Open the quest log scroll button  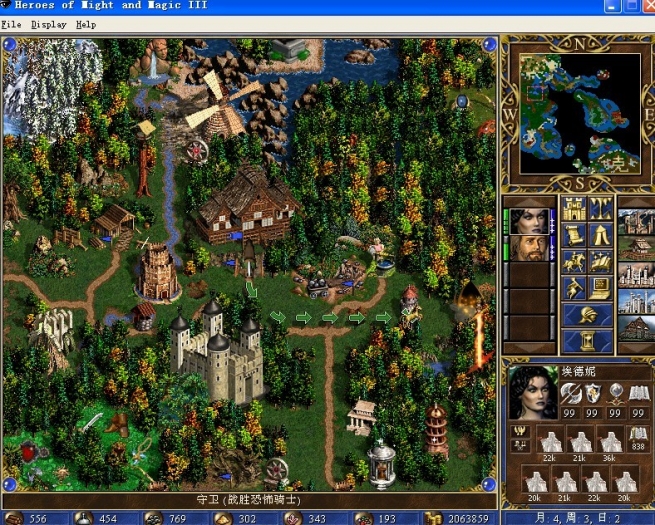tap(574, 235)
